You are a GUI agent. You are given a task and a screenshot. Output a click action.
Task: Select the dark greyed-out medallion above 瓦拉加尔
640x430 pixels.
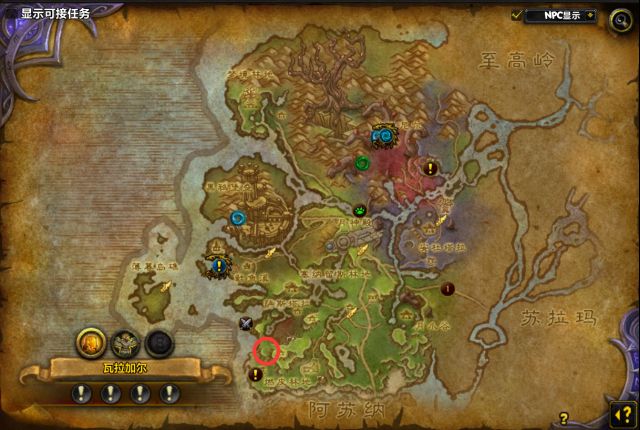[158, 343]
